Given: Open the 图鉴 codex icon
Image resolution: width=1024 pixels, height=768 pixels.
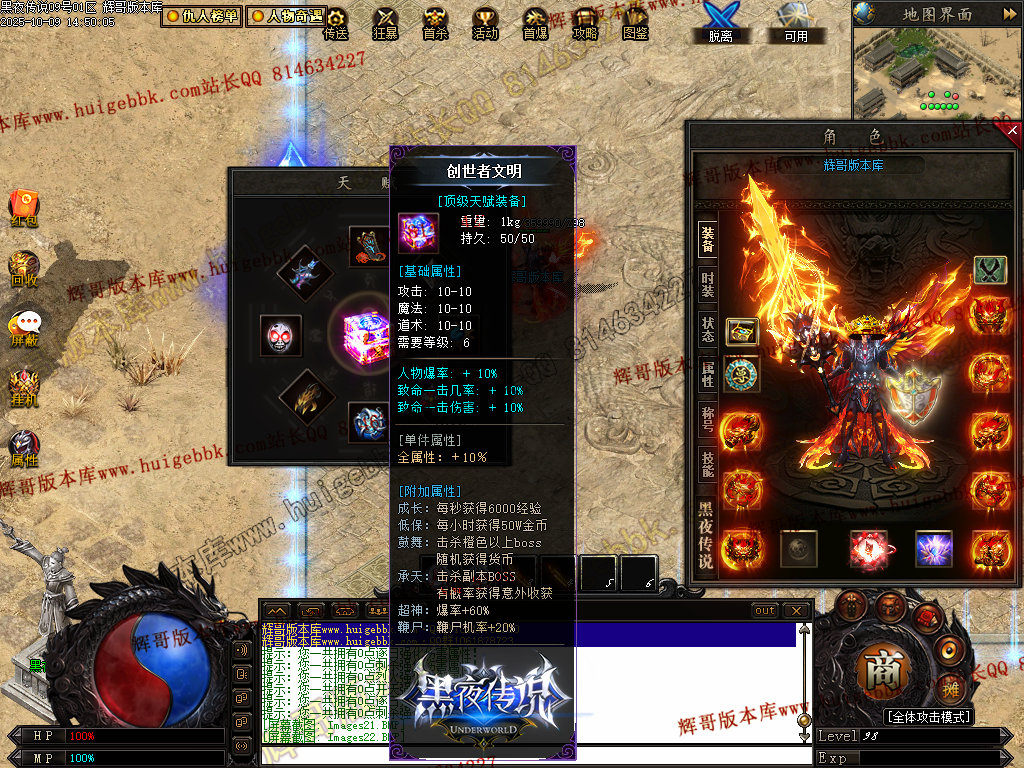Looking at the screenshot, I should click(x=635, y=23).
